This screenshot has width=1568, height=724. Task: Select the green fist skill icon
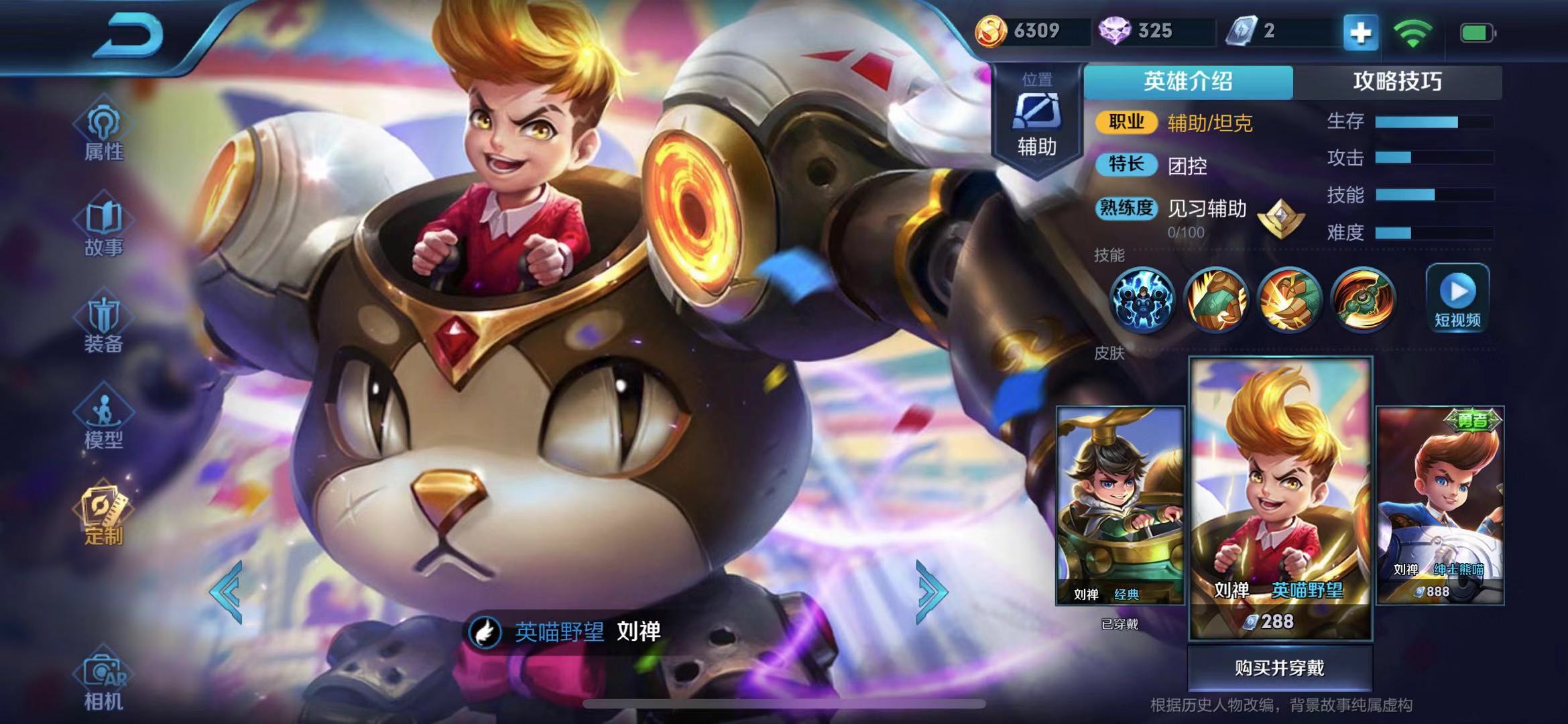[1215, 300]
